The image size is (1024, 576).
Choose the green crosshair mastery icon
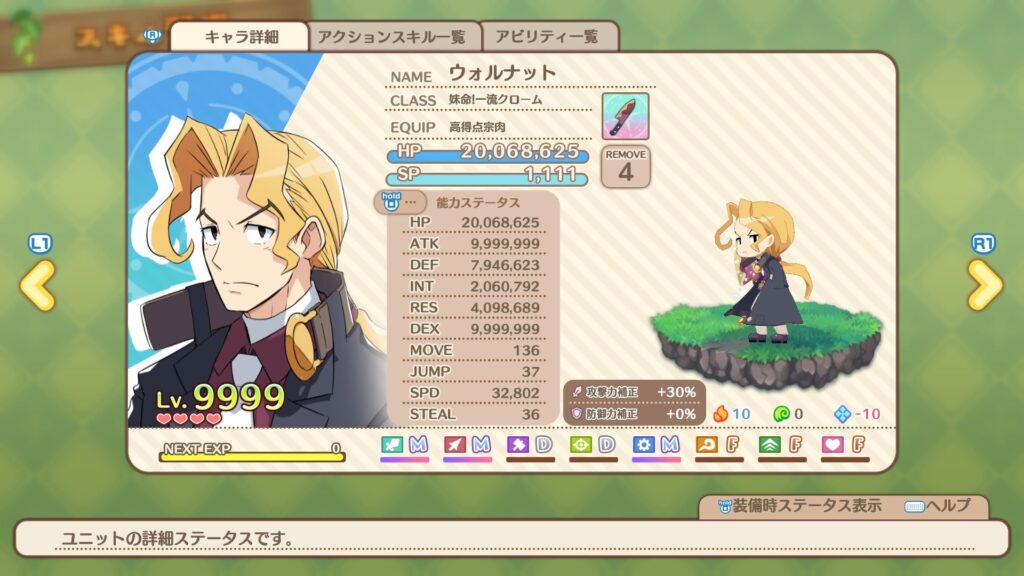[581, 444]
